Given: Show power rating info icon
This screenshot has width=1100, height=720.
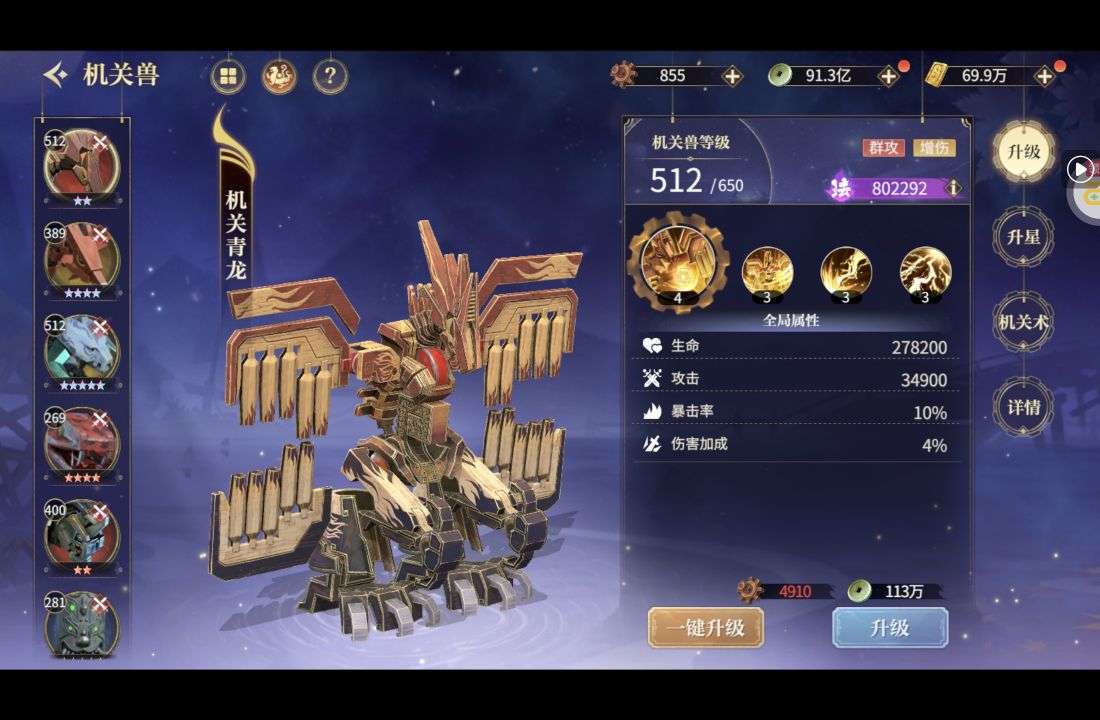Looking at the screenshot, I should (x=954, y=188).
